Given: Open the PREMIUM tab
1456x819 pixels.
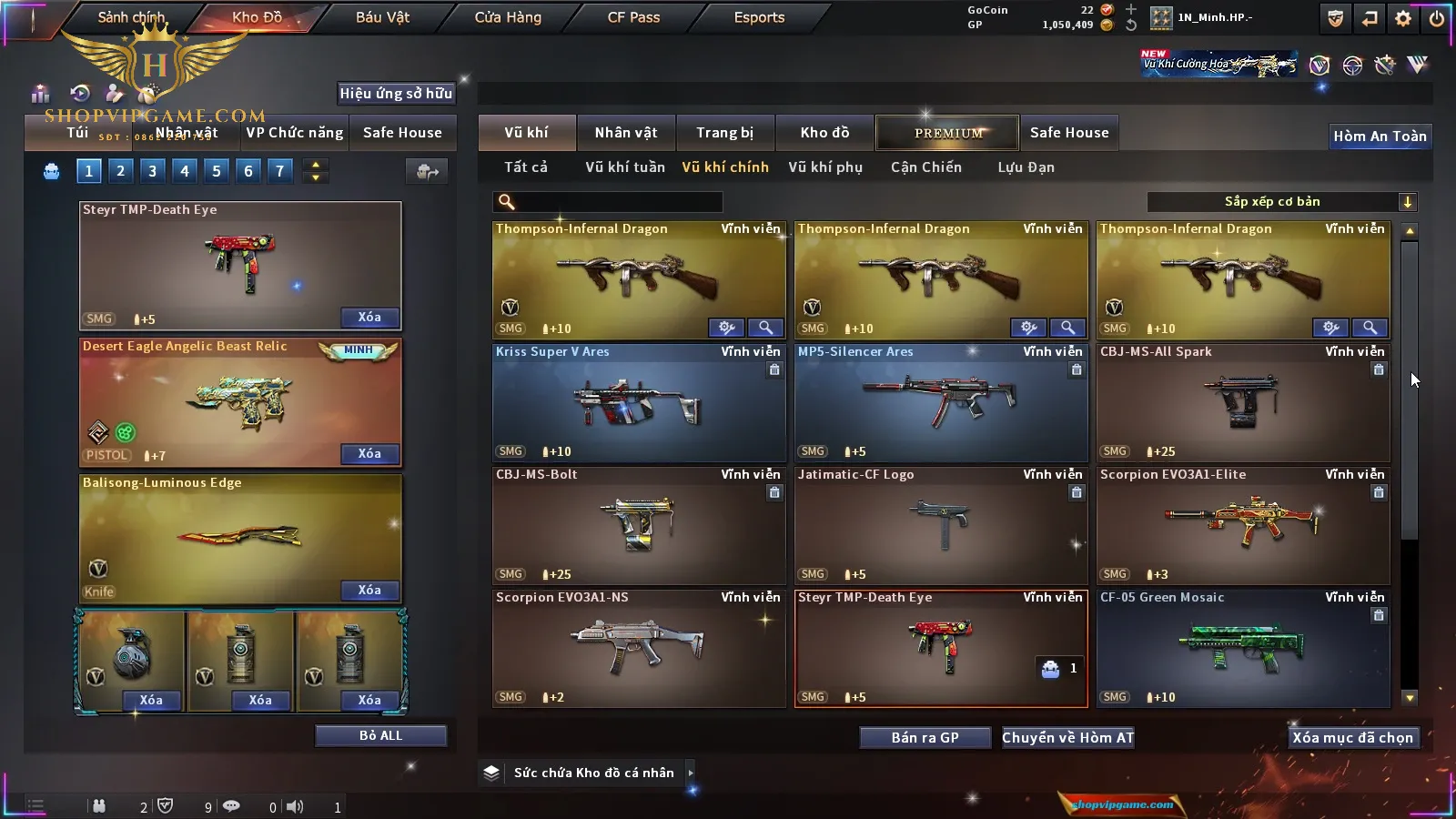Looking at the screenshot, I should 947,133.
